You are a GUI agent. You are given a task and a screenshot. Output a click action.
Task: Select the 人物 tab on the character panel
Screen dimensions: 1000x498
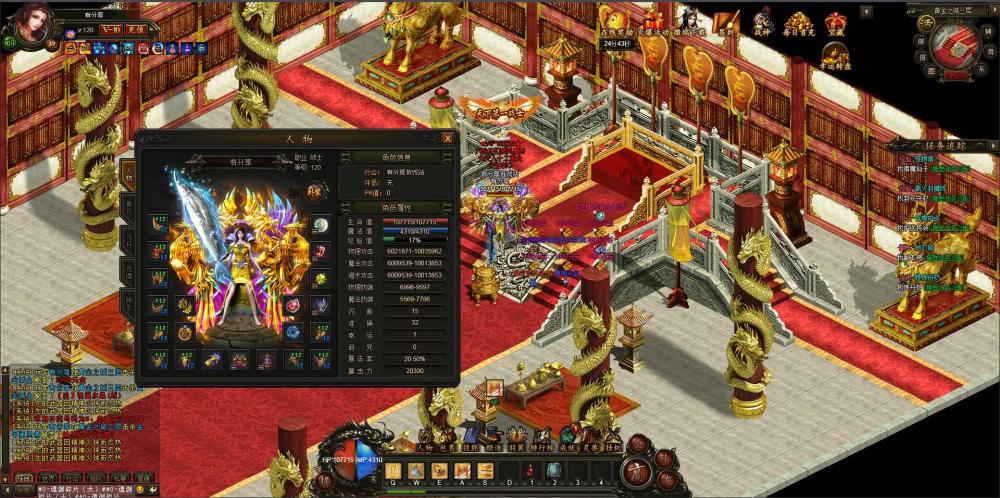pyautogui.click(x=128, y=172)
